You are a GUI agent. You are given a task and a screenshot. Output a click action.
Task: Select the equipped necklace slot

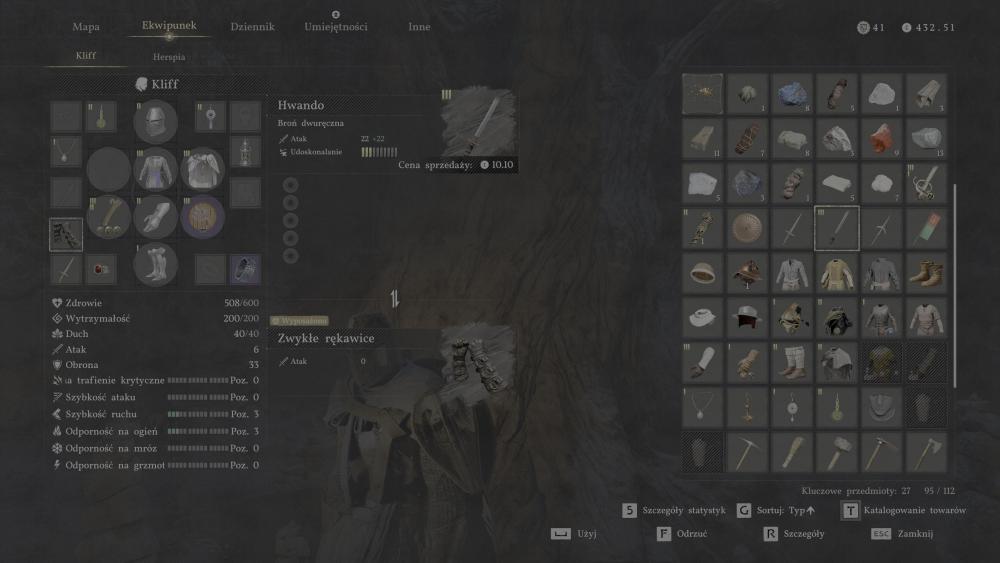coord(66,152)
